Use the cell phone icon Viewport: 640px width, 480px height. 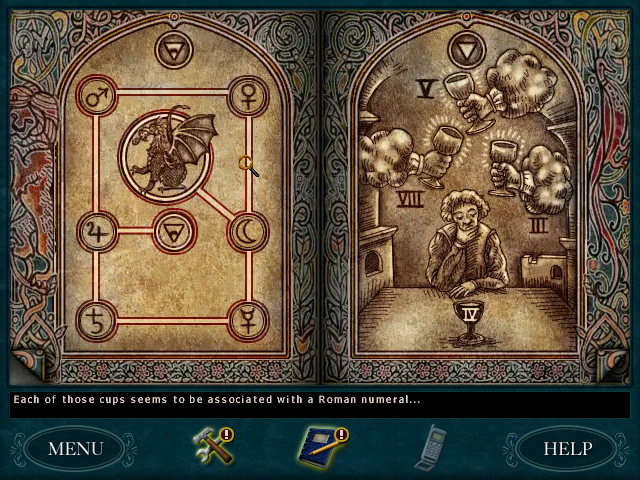pyautogui.click(x=432, y=446)
